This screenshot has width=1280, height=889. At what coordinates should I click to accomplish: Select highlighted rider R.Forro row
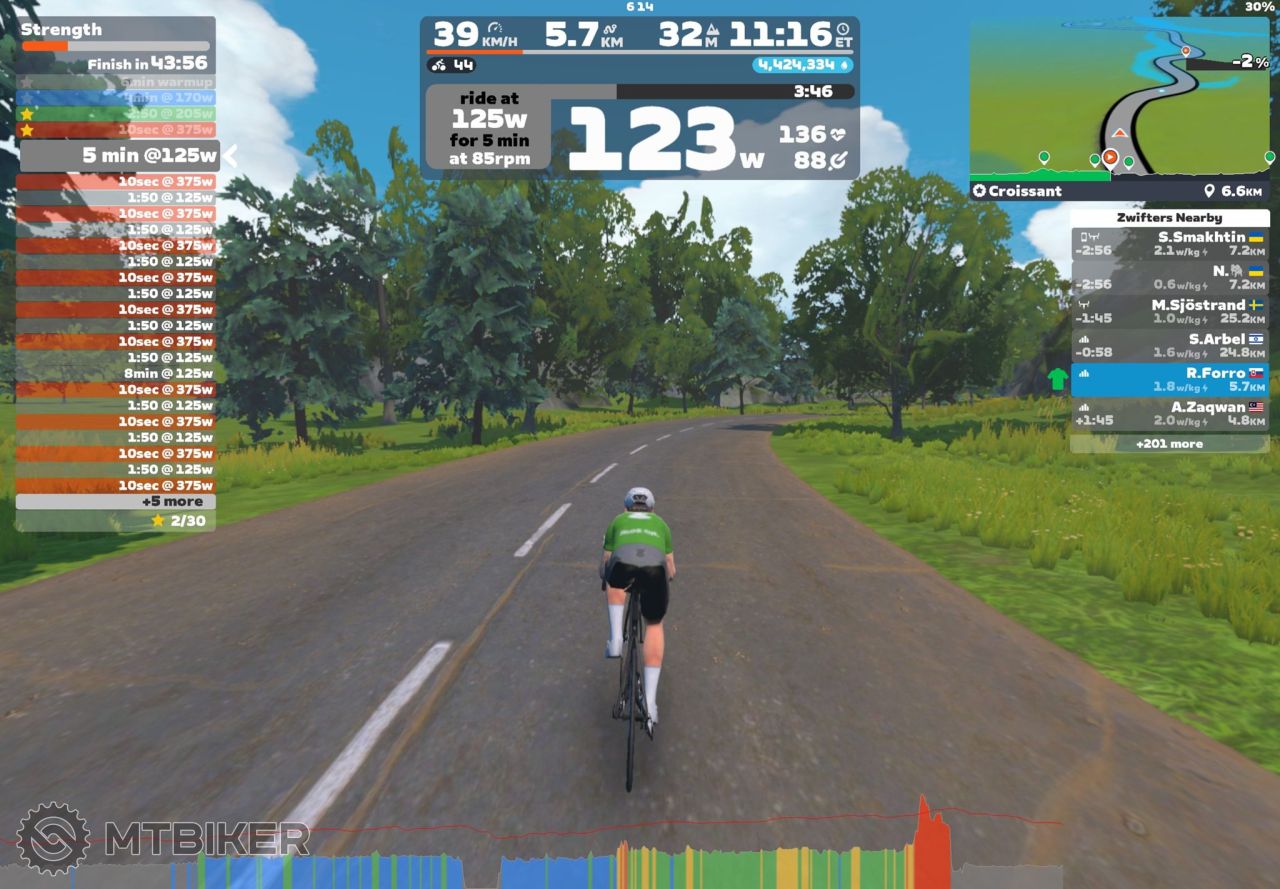[1169, 380]
